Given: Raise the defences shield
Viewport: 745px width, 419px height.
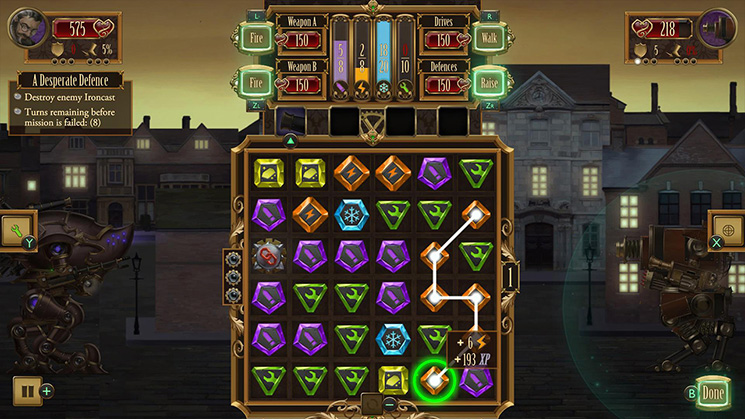Looking at the screenshot, I should [x=489, y=81].
